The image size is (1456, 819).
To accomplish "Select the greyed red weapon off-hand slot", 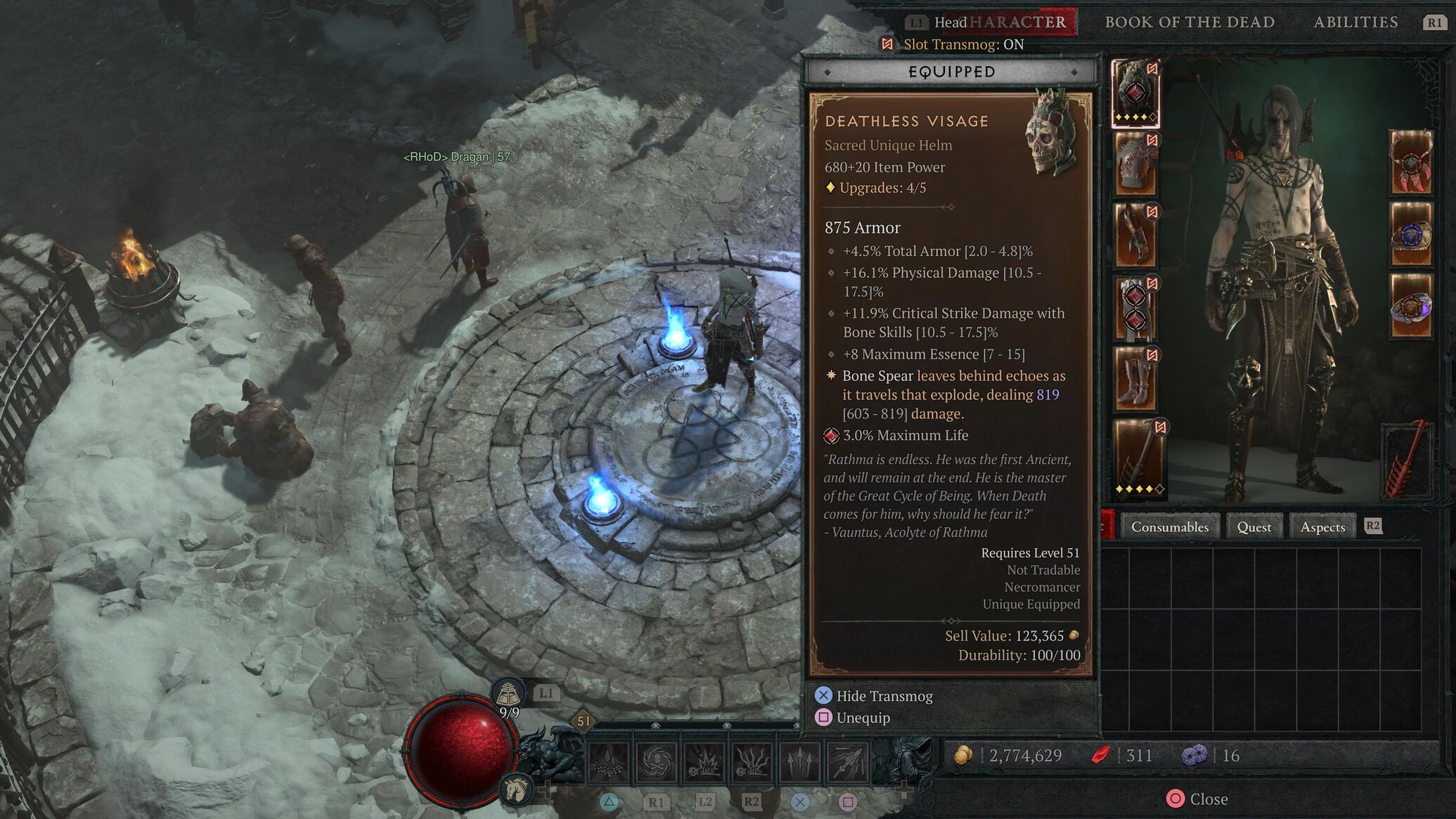I will point(1407,460).
